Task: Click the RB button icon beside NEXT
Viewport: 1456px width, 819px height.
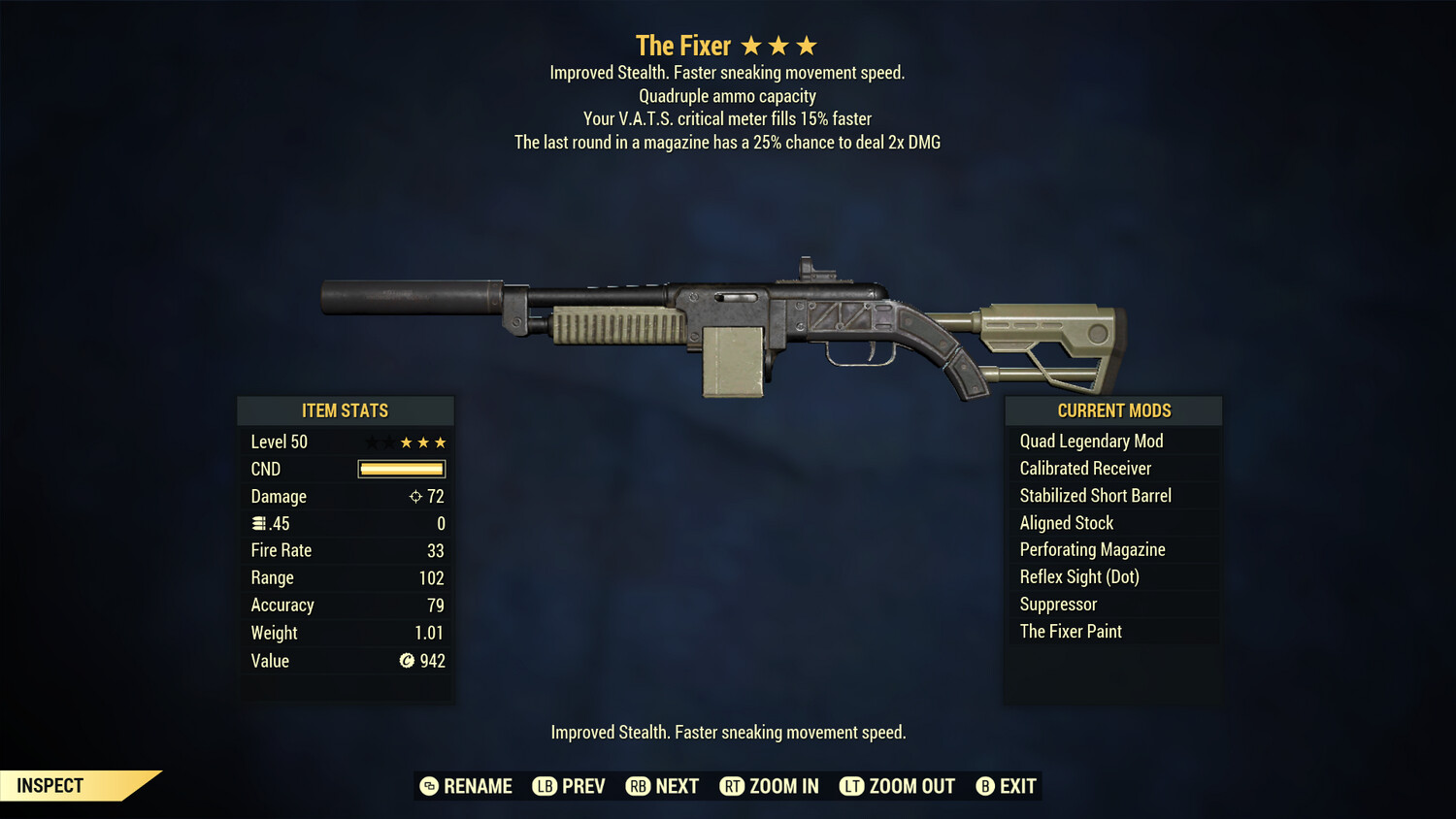Action: (640, 786)
